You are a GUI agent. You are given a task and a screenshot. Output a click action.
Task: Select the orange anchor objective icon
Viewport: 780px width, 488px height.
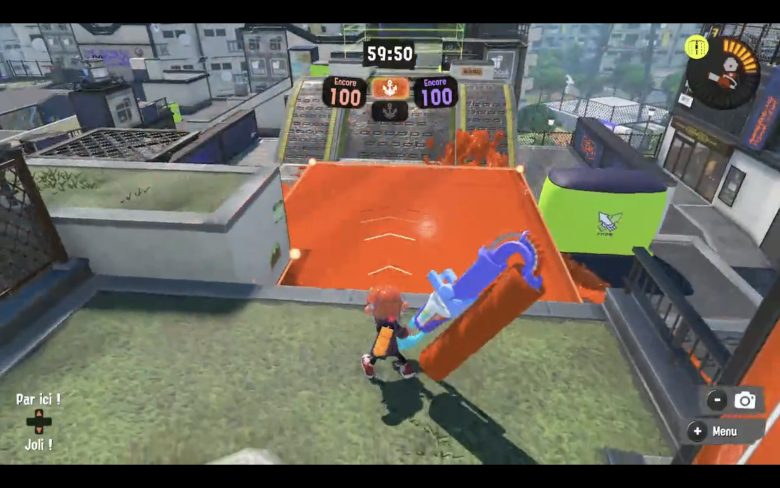pos(388,88)
